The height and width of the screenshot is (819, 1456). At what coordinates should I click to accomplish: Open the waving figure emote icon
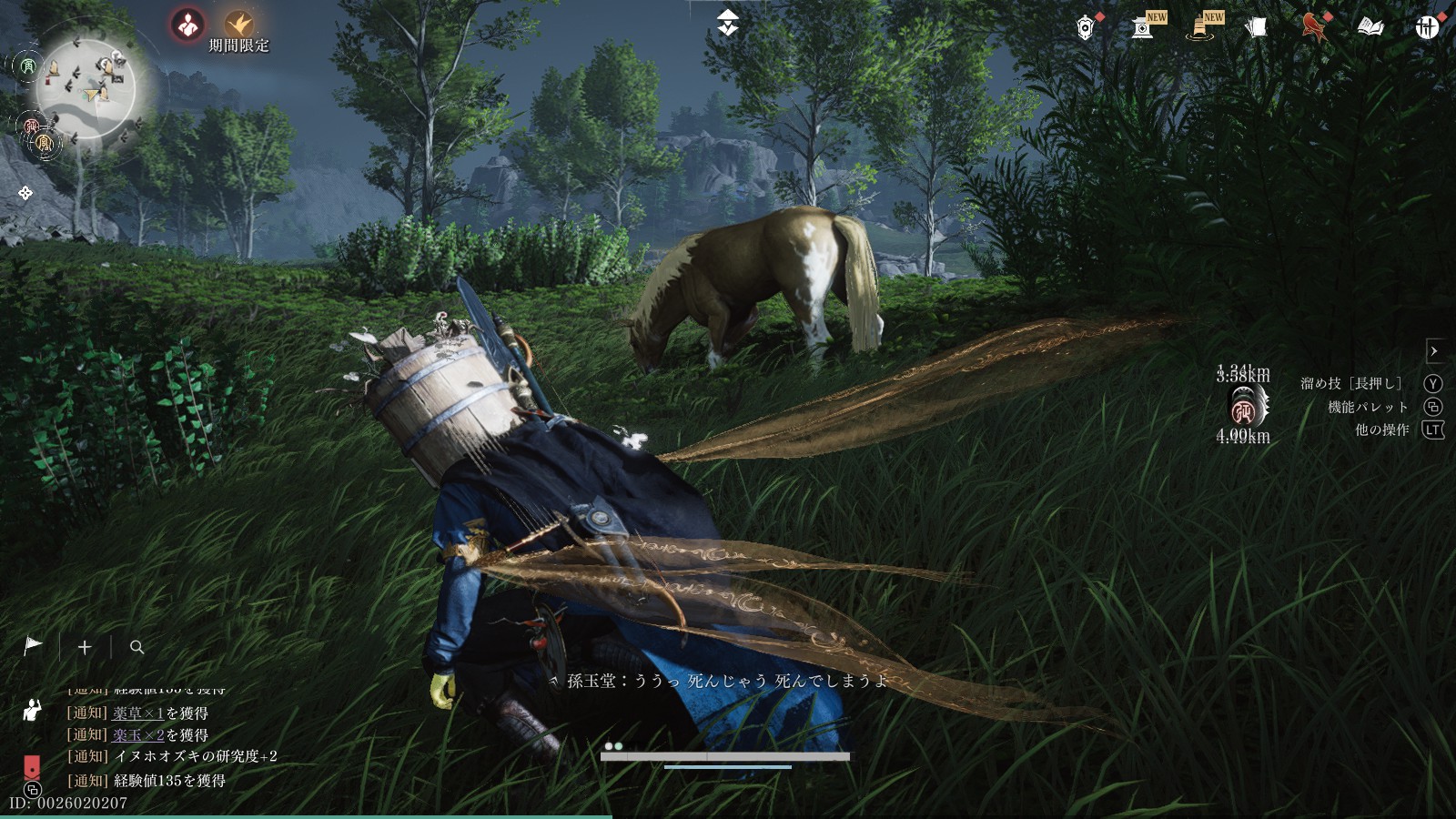pos(32,710)
